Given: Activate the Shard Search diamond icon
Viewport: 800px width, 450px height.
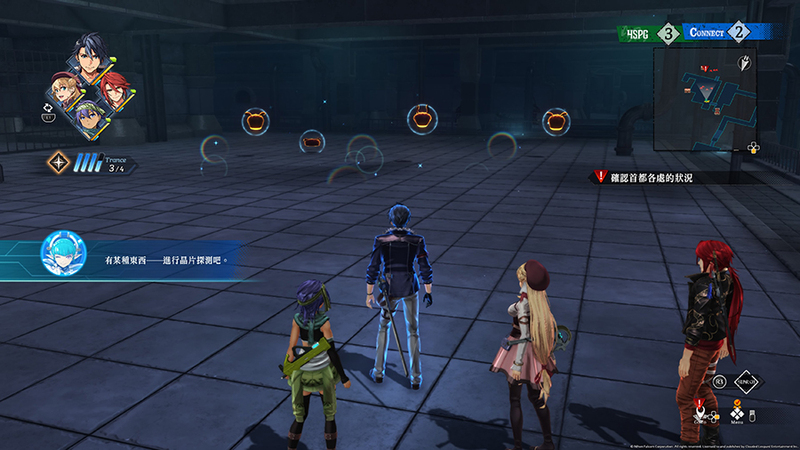Looking at the screenshot, I should (747, 381).
